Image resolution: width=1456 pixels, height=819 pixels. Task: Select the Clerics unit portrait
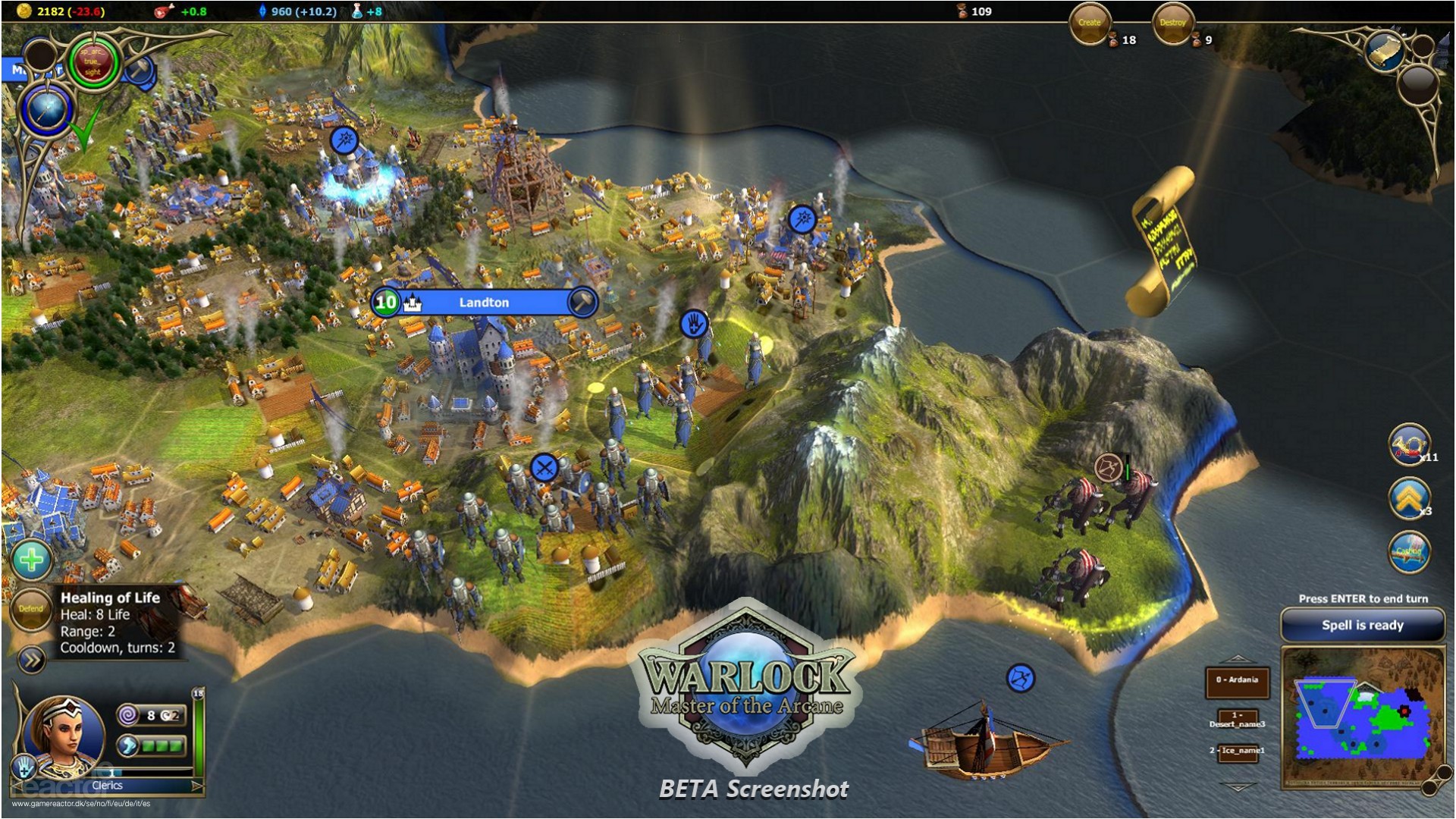(x=64, y=735)
